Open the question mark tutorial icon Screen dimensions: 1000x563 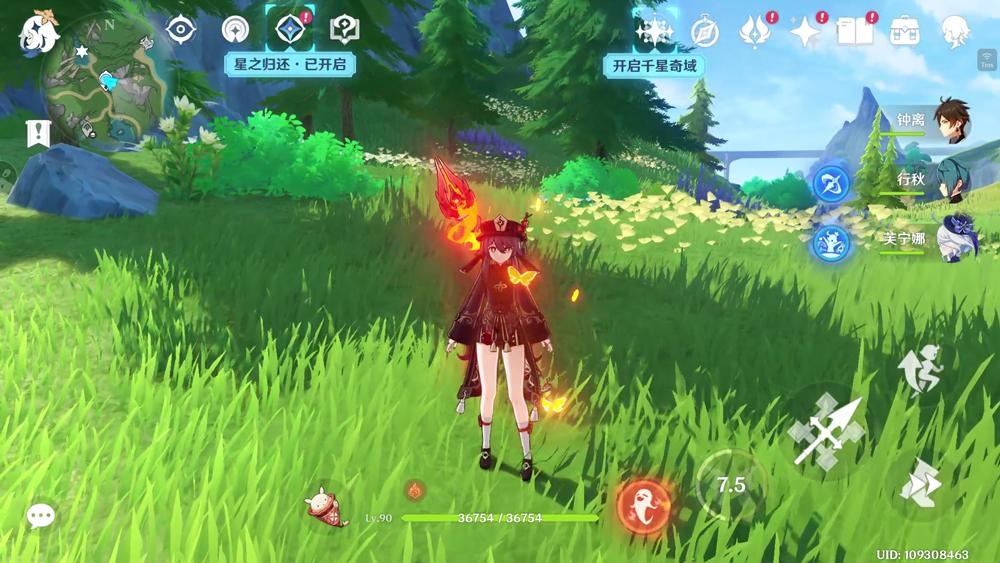(x=344, y=29)
